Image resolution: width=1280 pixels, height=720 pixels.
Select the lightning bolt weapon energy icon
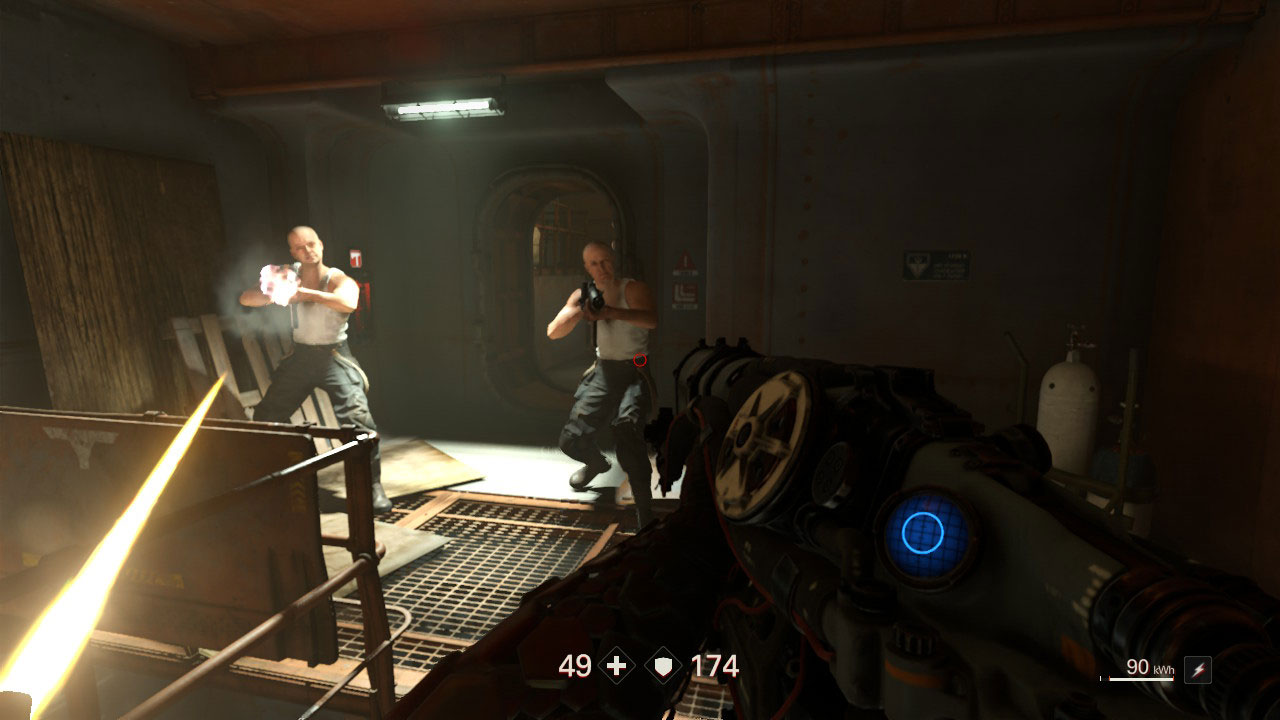coord(1197,670)
